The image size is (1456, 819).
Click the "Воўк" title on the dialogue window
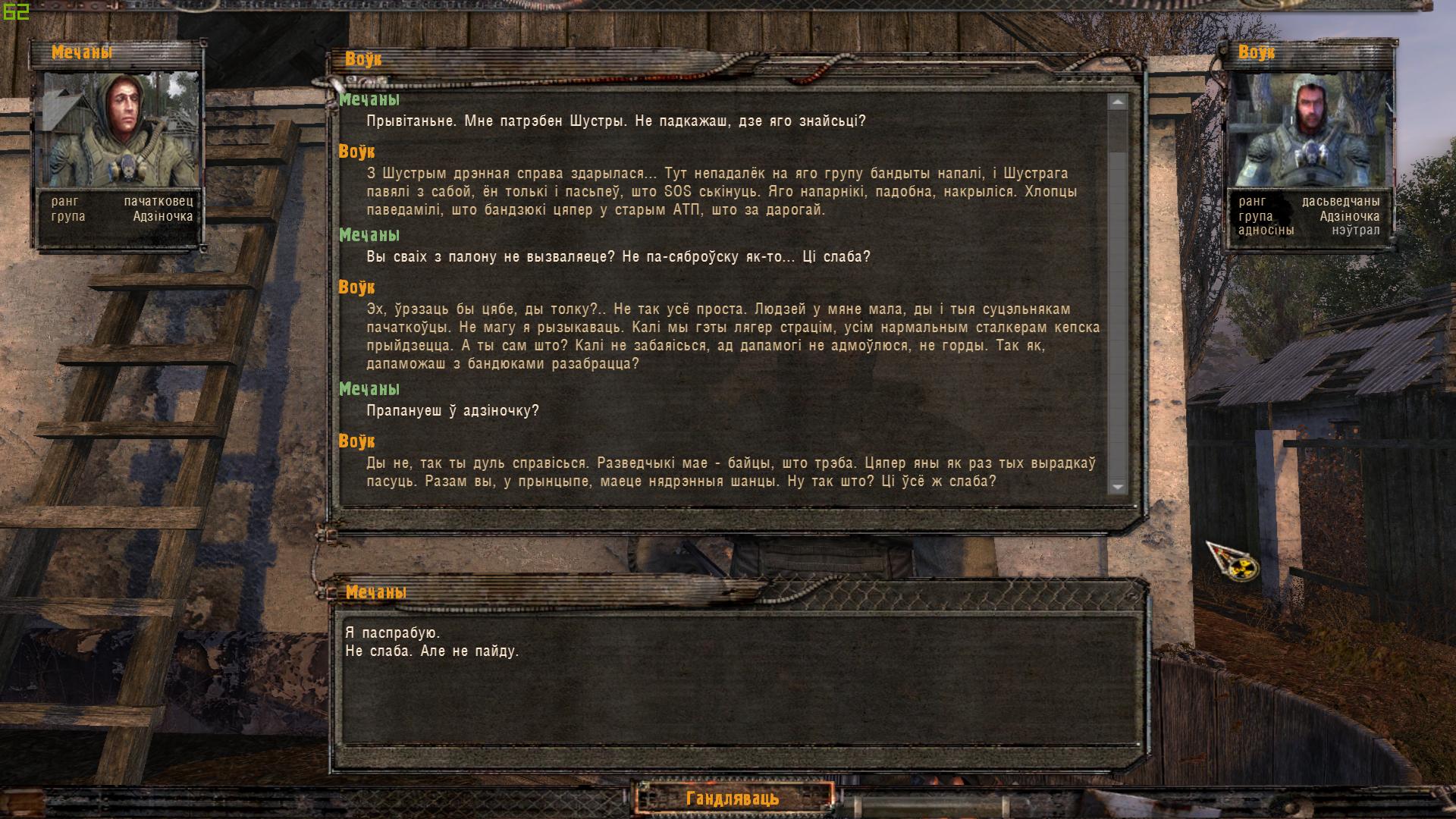coord(362,58)
